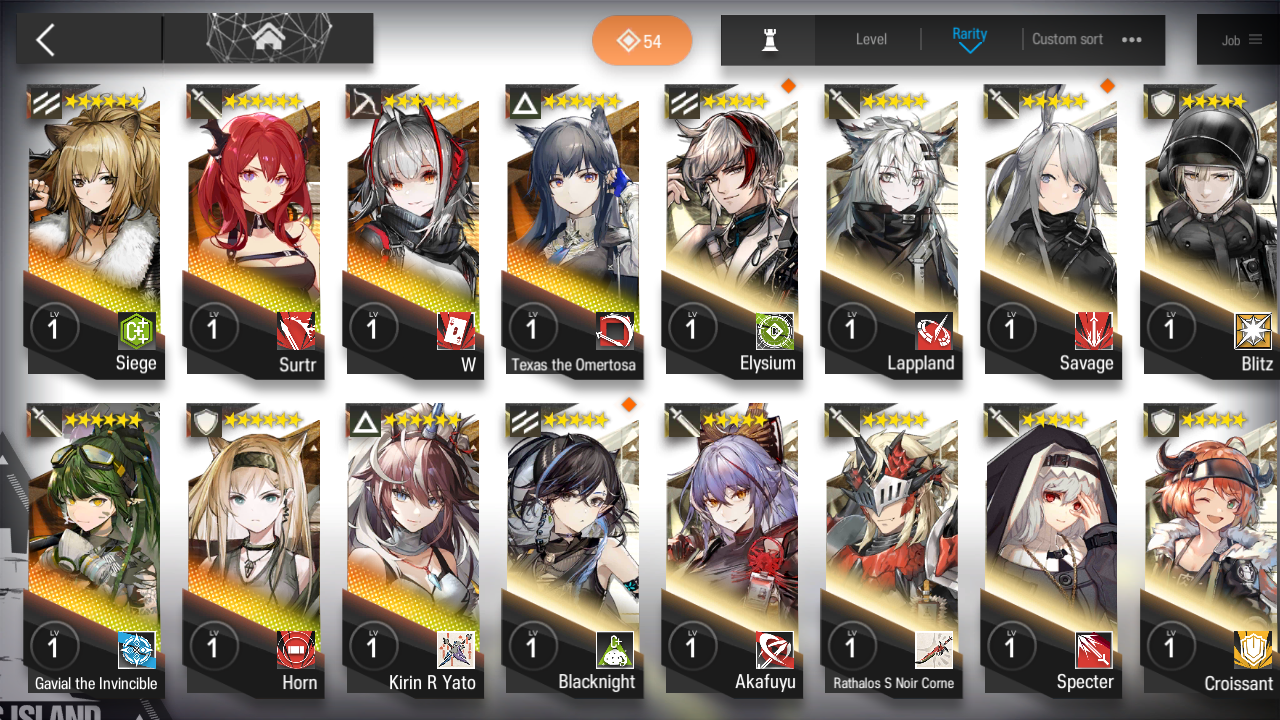Select the chess rook class filter
Viewport: 1280px width, 720px height.
pos(769,40)
